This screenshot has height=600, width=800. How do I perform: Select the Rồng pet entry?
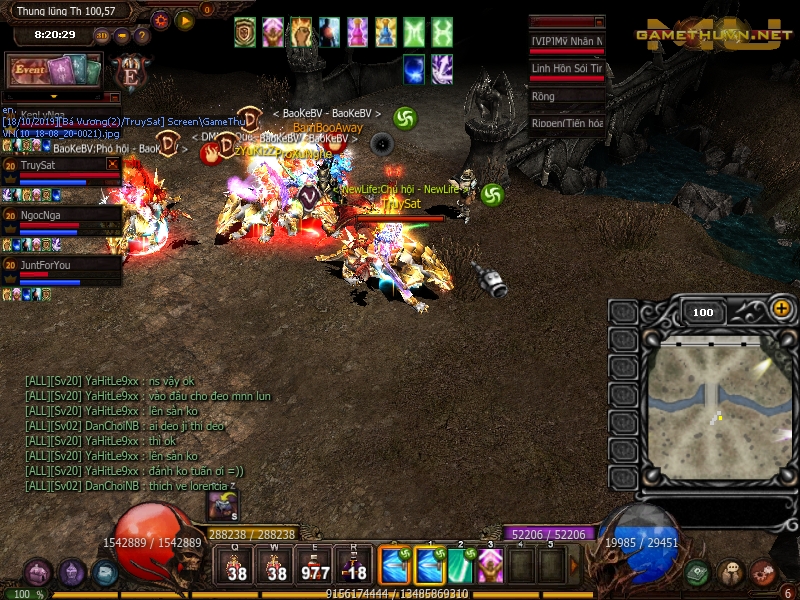567,97
